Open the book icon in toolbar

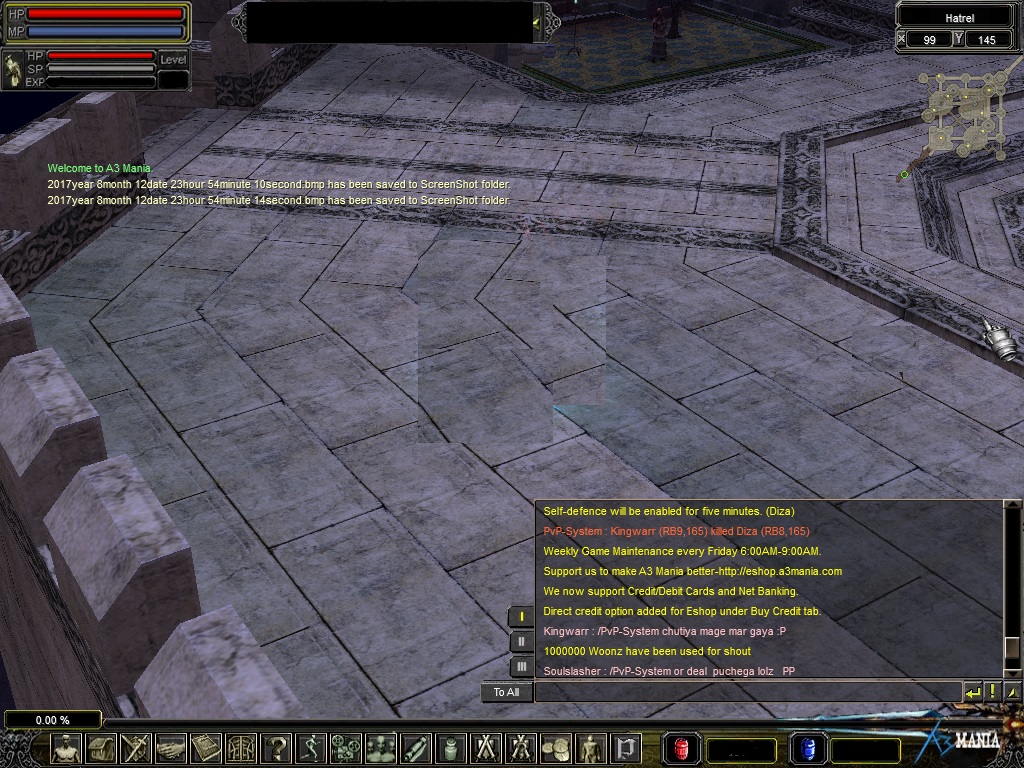(206, 748)
